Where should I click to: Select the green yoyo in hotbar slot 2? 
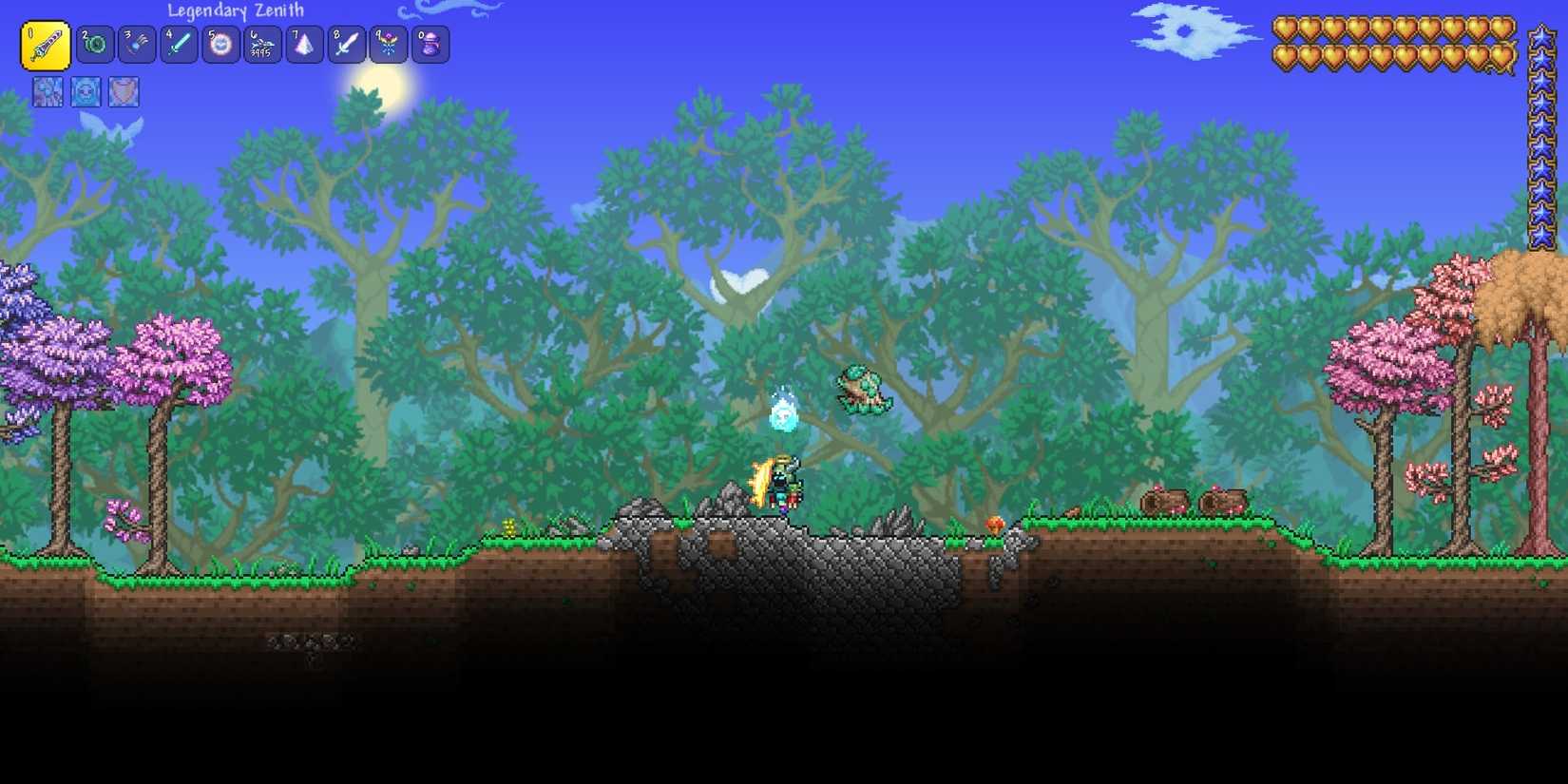(x=95, y=44)
